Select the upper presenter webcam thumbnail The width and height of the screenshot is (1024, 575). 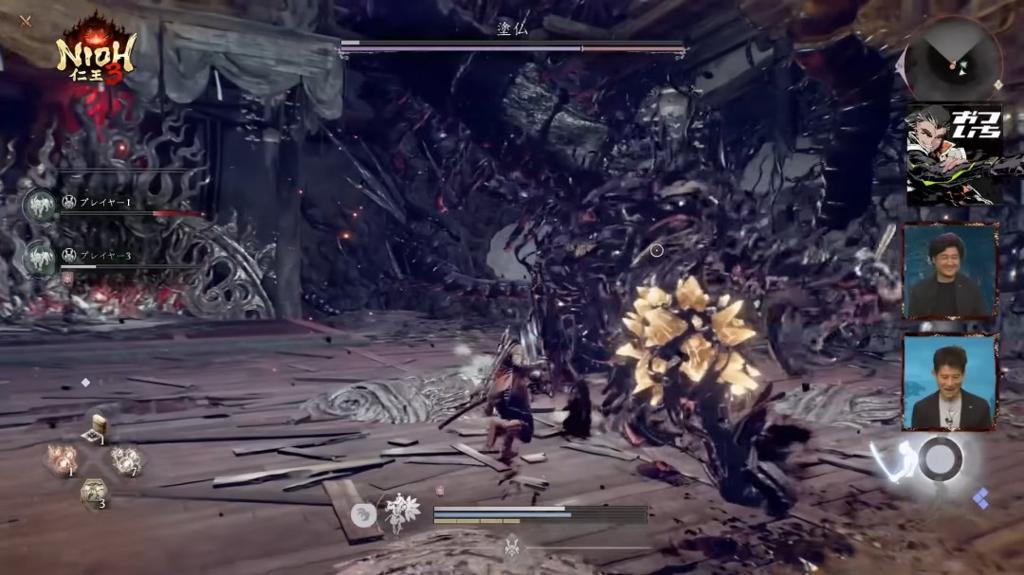click(950, 272)
